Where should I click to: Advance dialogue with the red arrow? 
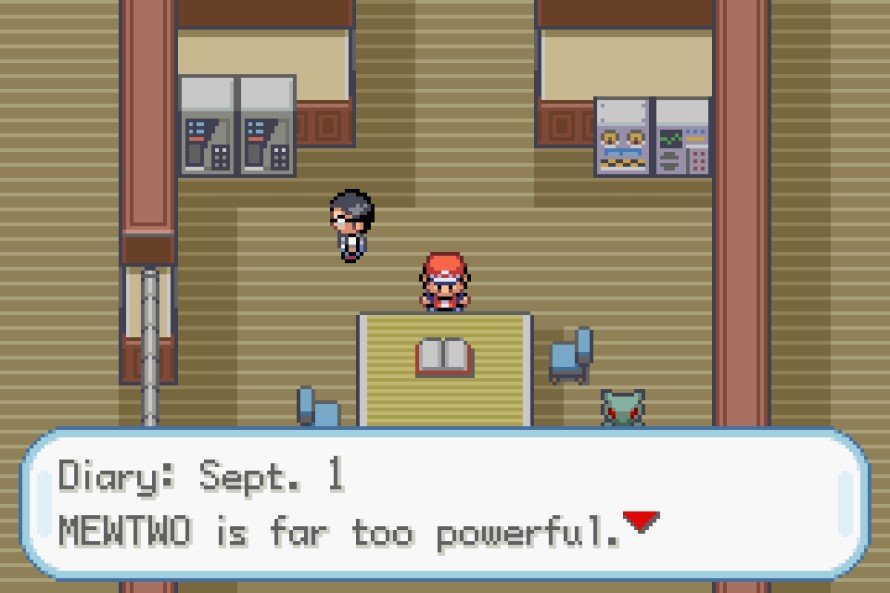click(641, 521)
